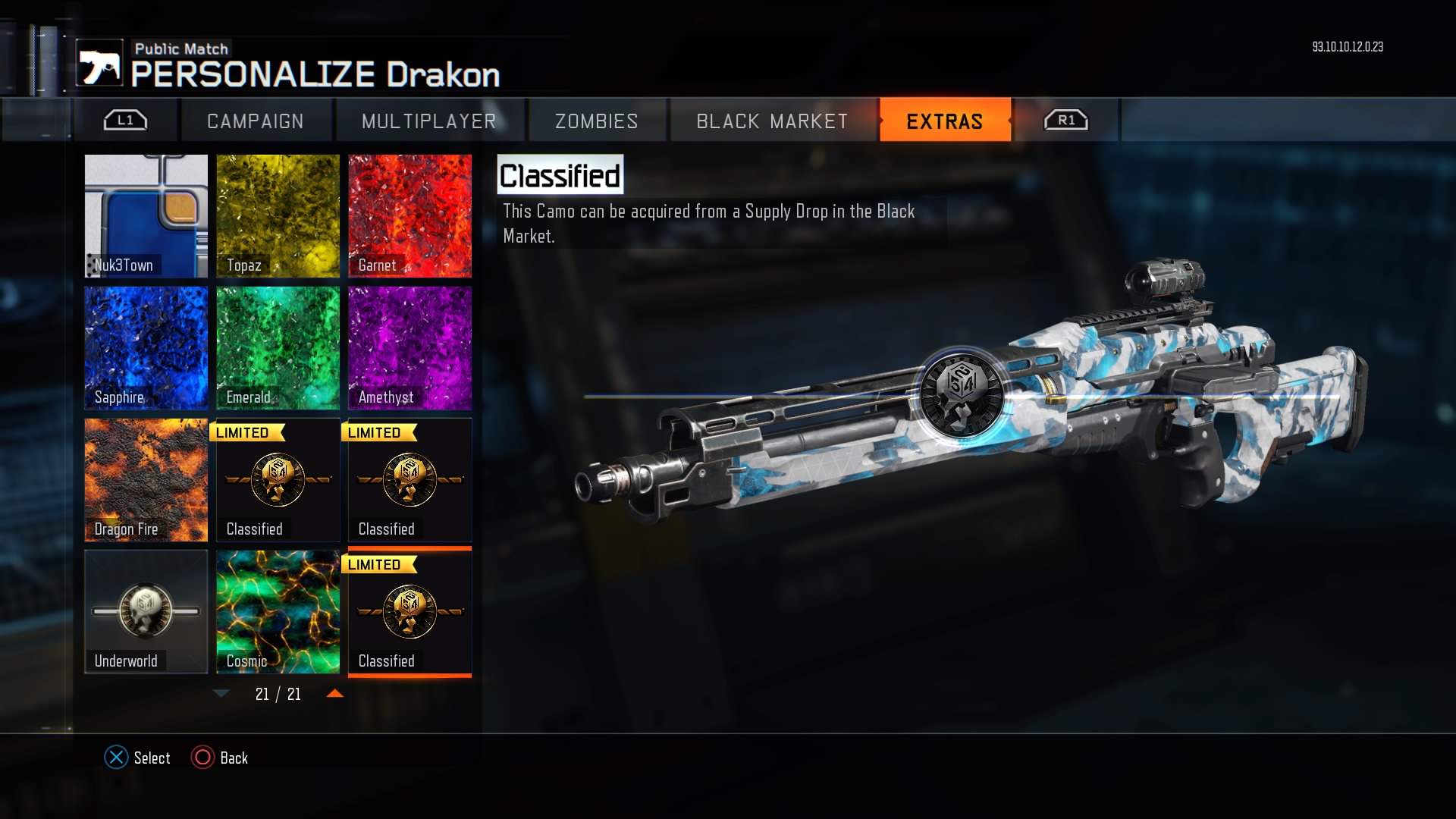Select the Zombies tab
The width and height of the screenshot is (1456, 819).
tap(597, 121)
